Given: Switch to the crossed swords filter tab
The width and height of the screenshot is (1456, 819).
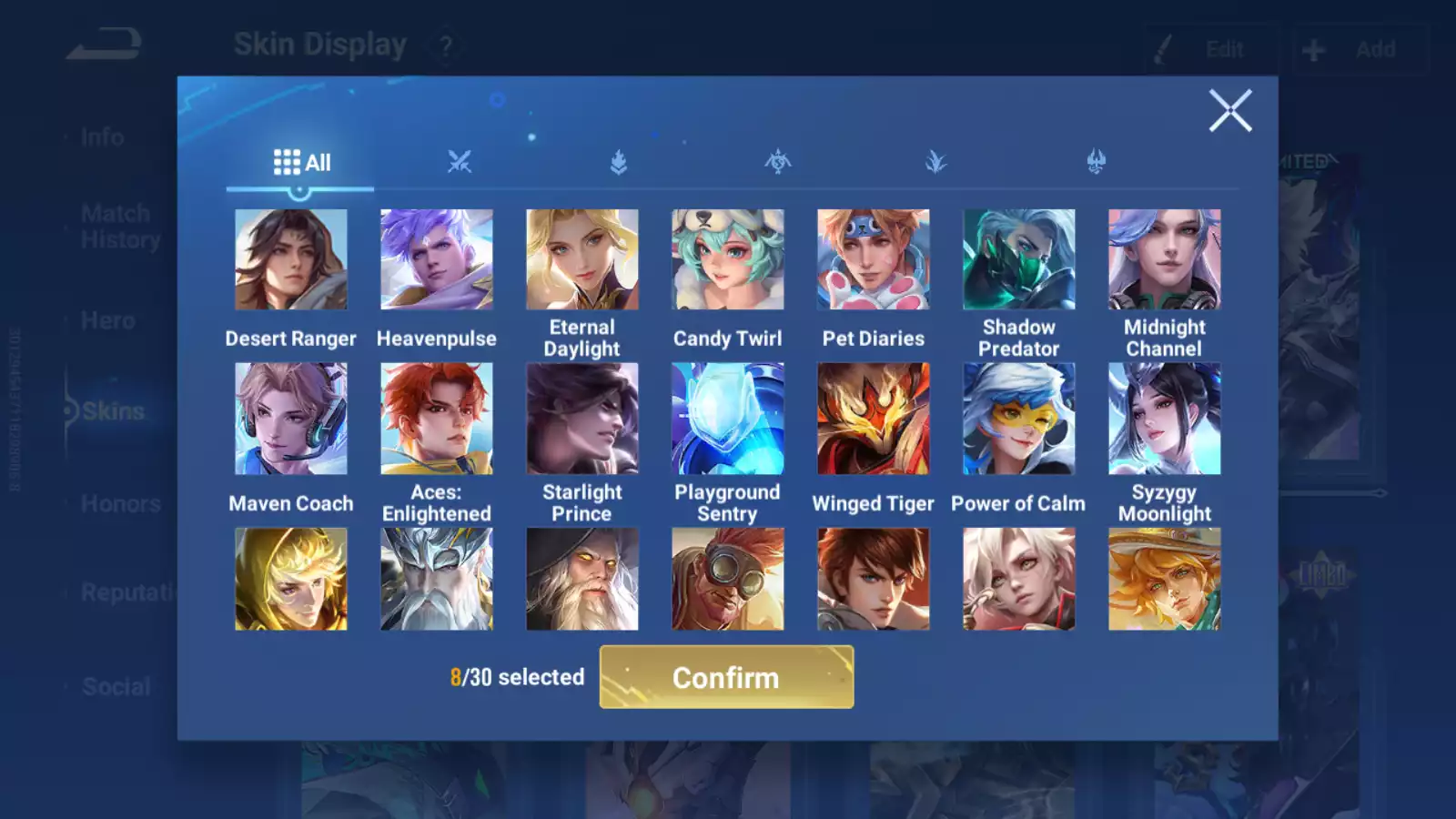Looking at the screenshot, I should click(460, 163).
